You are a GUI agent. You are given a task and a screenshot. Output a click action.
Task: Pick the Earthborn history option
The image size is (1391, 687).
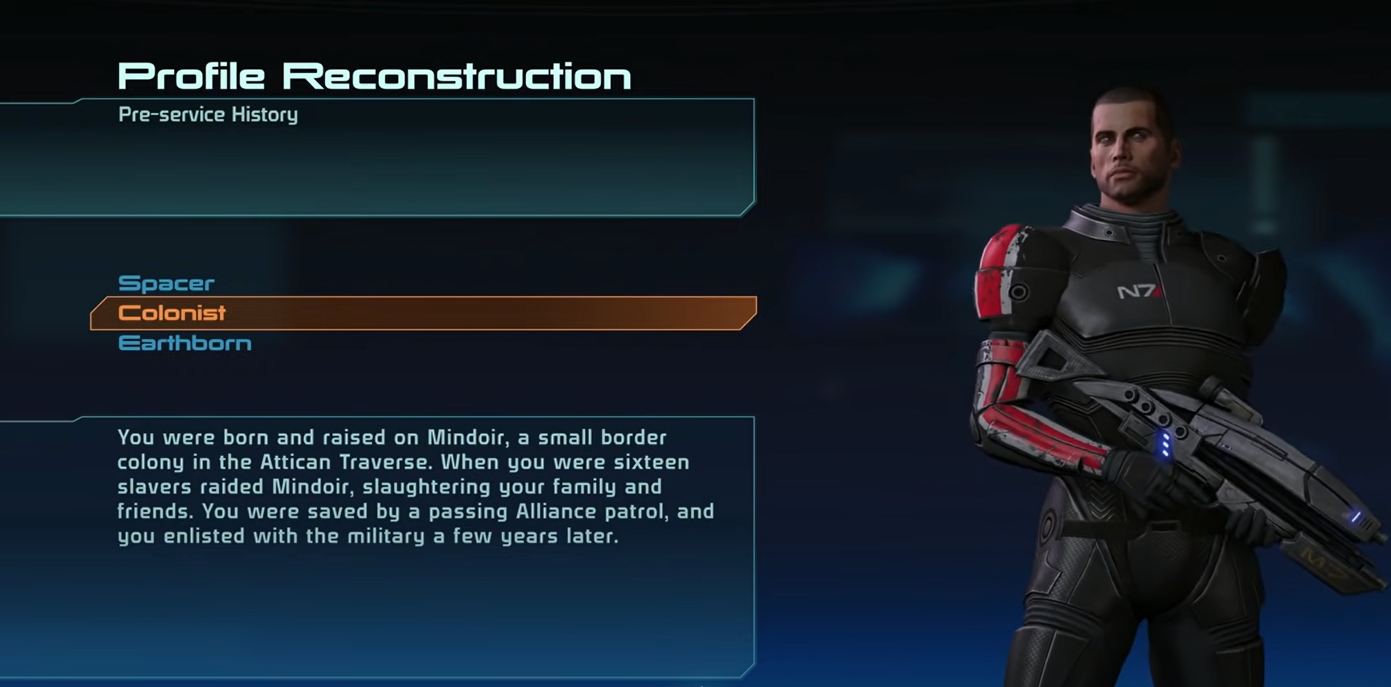[185, 344]
